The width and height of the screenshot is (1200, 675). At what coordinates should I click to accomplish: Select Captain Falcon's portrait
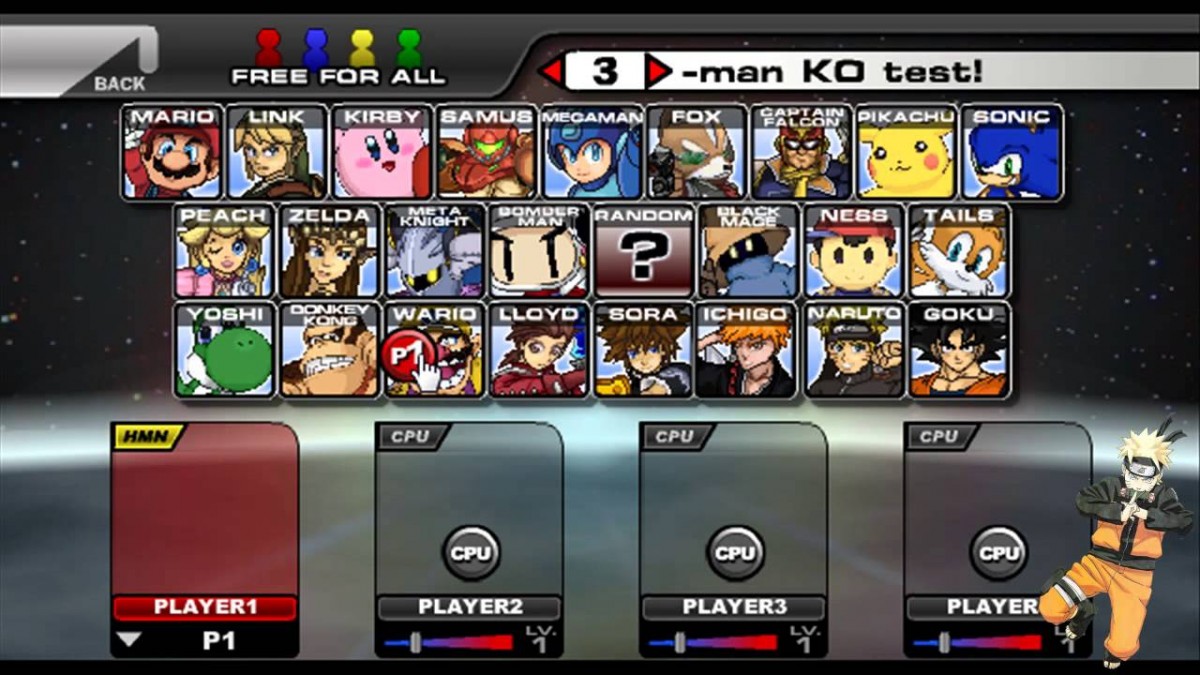(x=802, y=152)
